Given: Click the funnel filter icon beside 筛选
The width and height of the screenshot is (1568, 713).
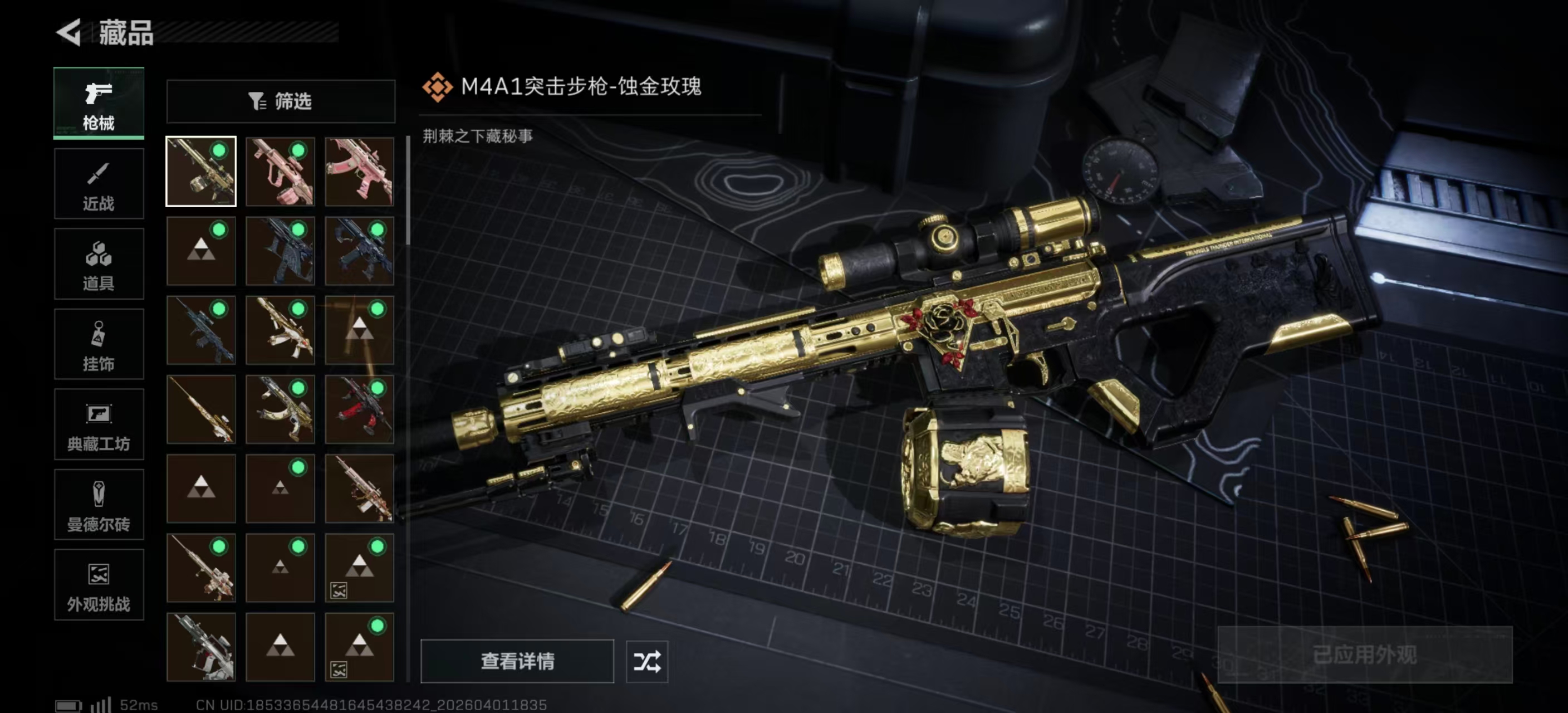Looking at the screenshot, I should click(256, 101).
